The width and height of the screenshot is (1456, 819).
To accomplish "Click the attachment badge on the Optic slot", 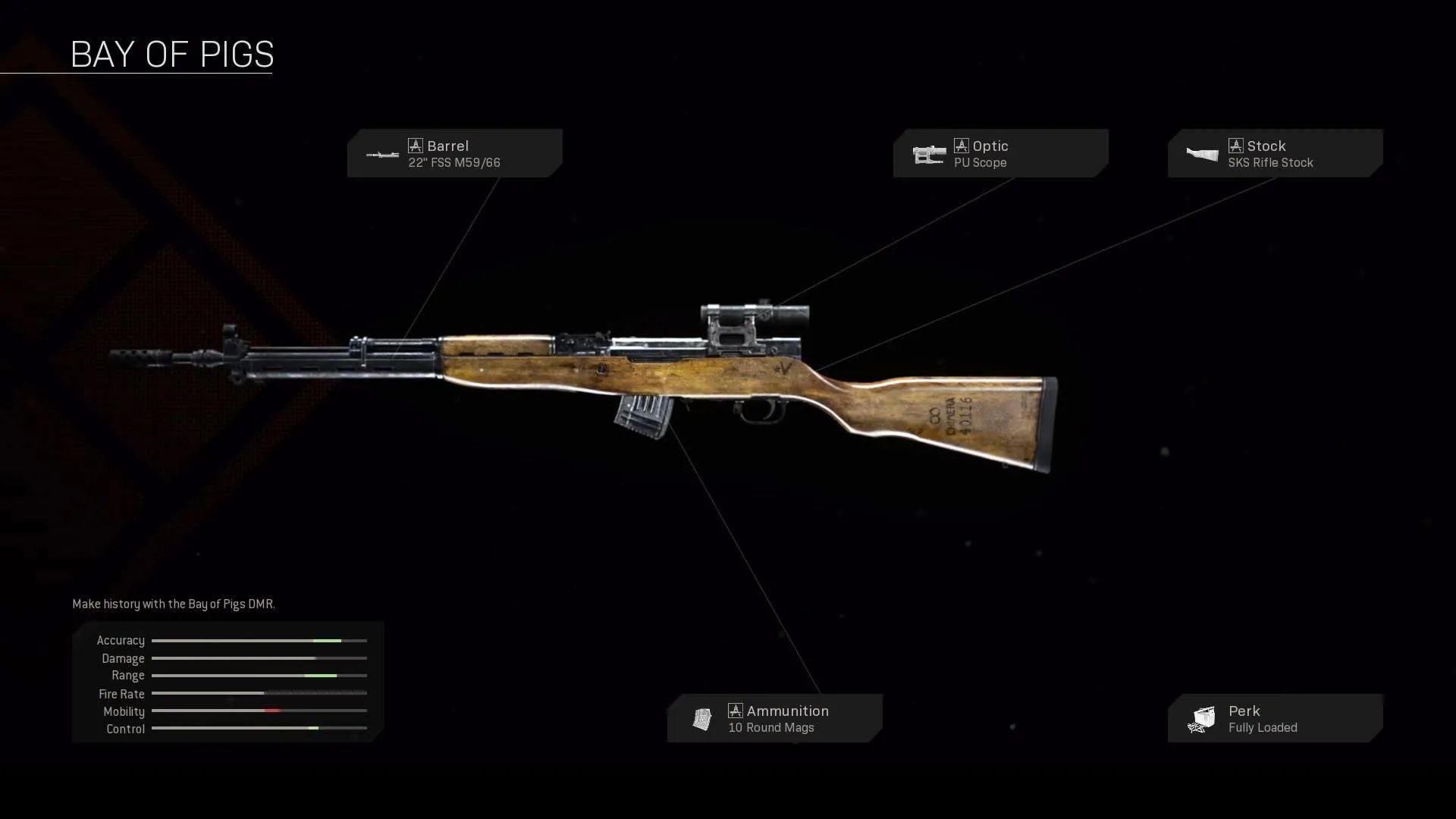I will click(962, 146).
